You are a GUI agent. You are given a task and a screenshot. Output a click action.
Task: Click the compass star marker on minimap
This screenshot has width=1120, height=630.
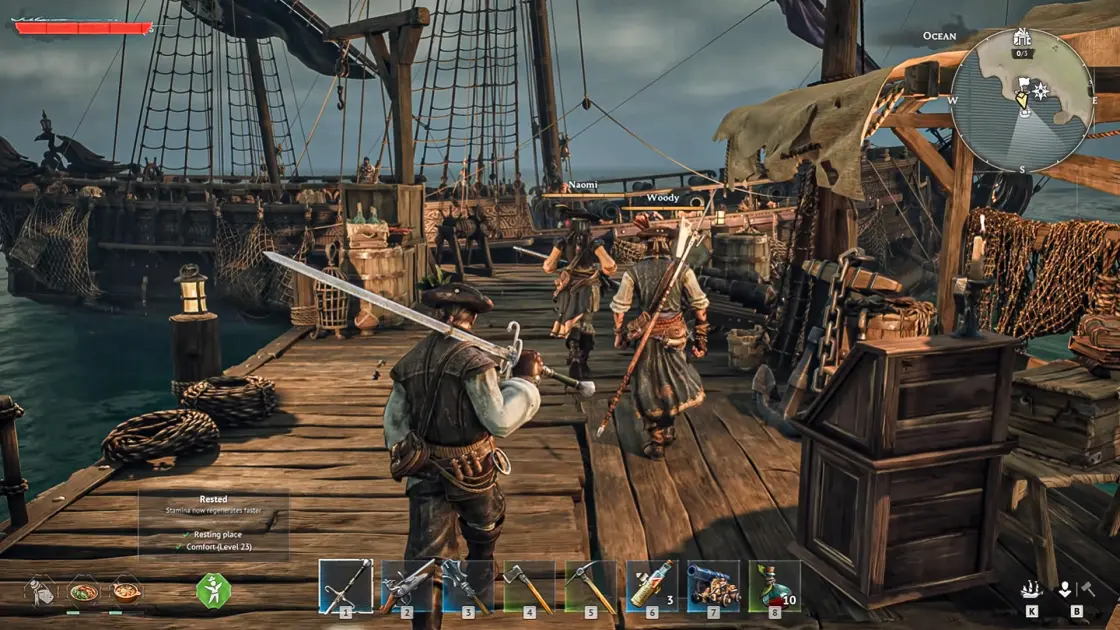coord(1041,91)
